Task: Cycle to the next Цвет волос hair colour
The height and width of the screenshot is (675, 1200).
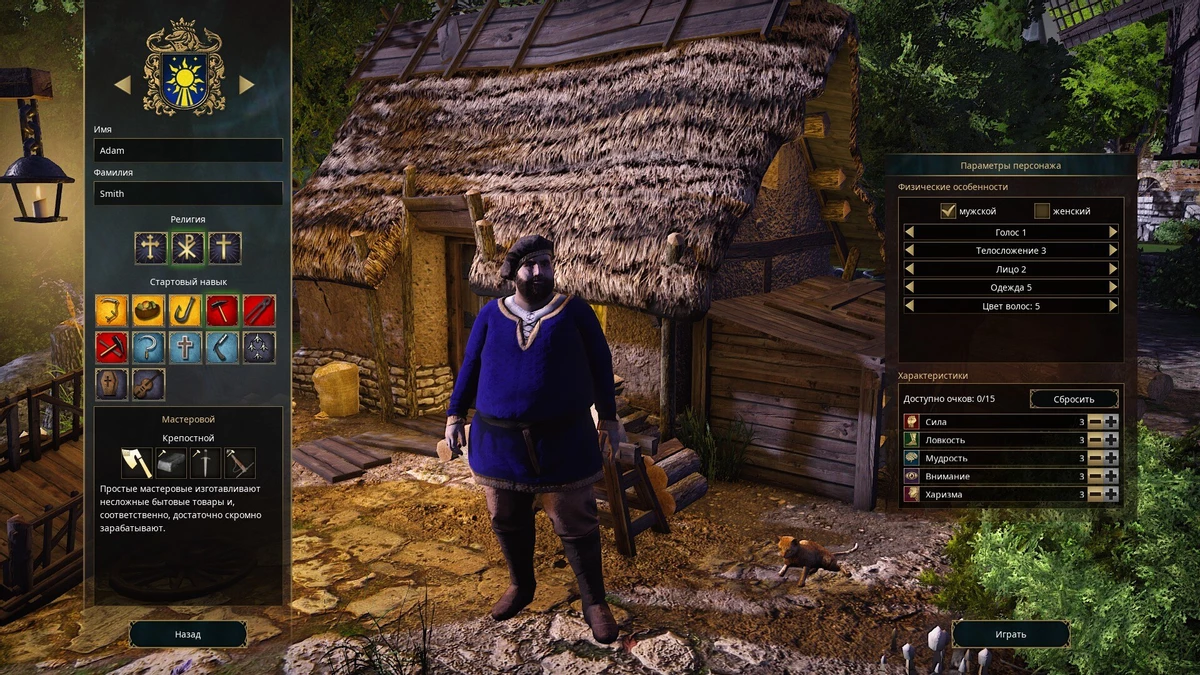Action: [x=1113, y=305]
